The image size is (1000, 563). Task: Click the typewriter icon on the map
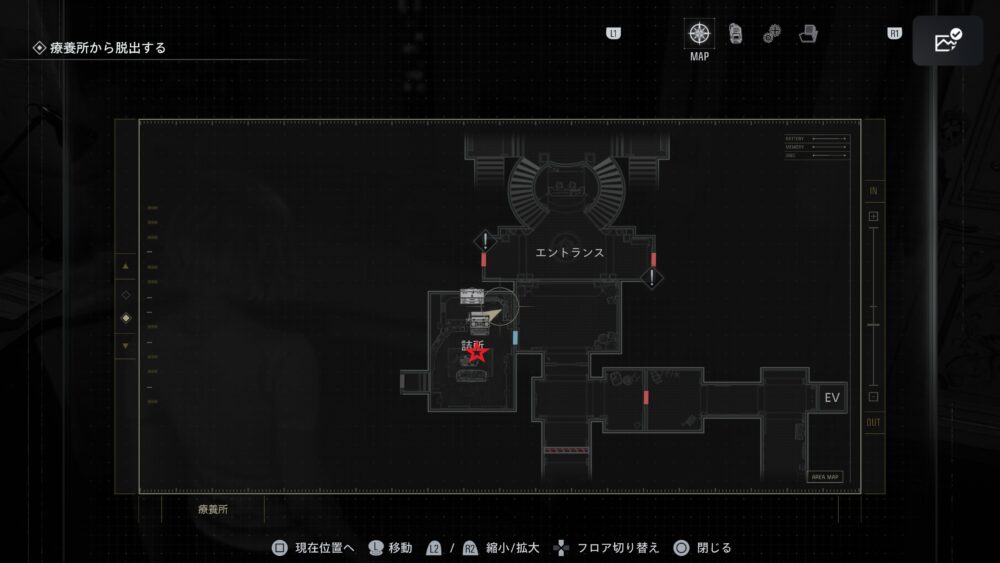pyautogui.click(x=480, y=320)
